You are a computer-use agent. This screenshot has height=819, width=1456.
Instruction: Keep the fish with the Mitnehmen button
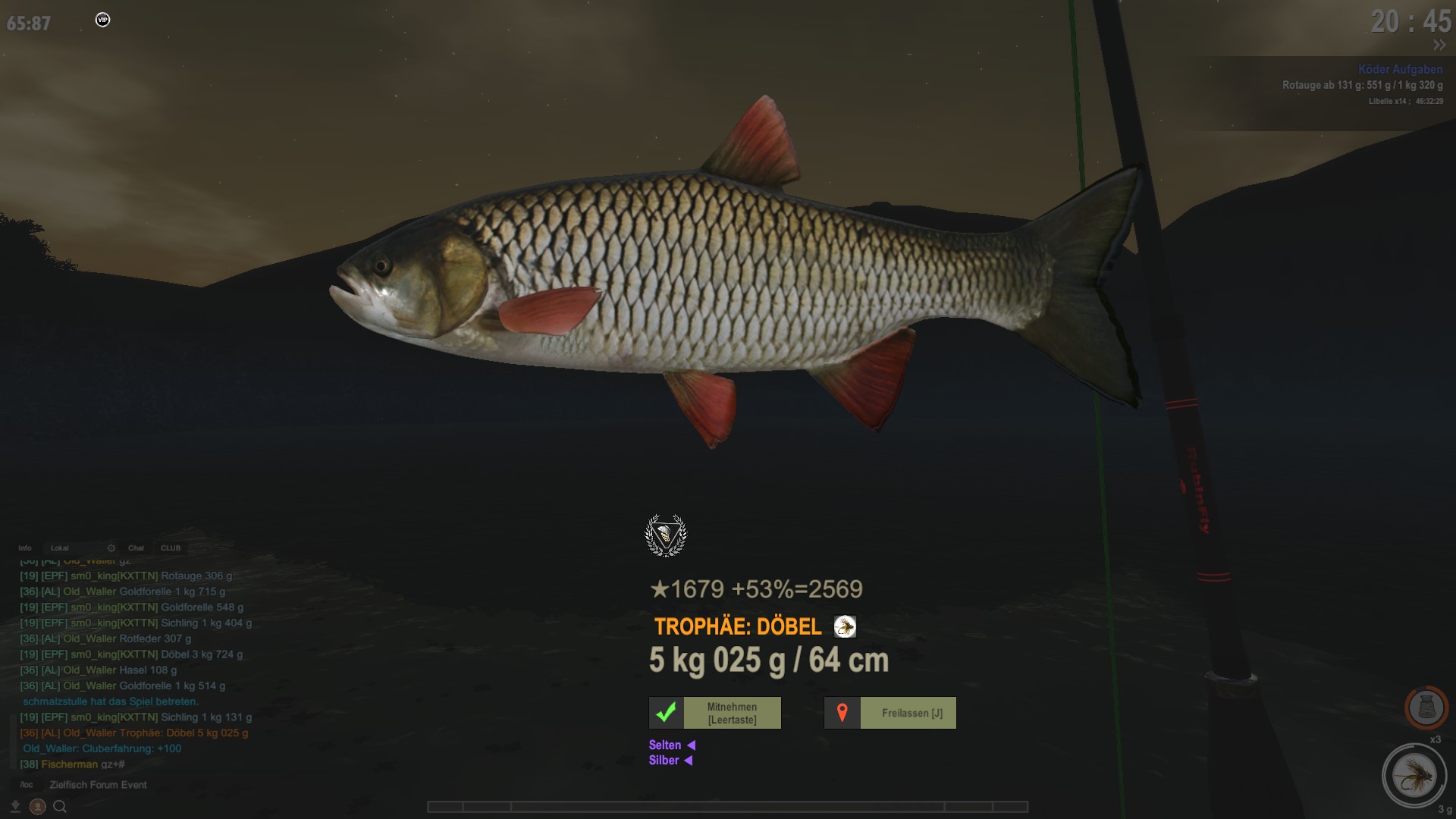point(715,713)
